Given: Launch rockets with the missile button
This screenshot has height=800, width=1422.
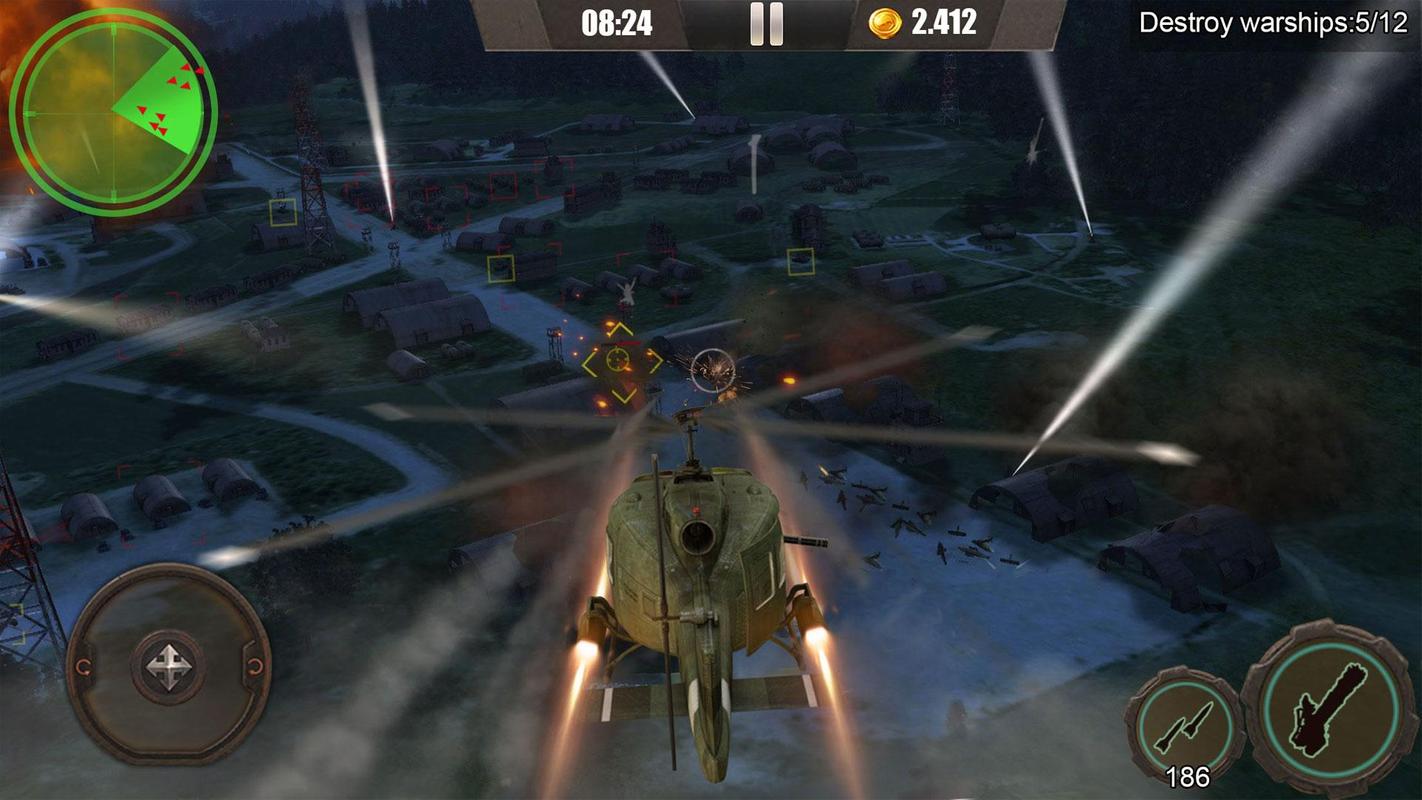Looking at the screenshot, I should tap(1185, 724).
